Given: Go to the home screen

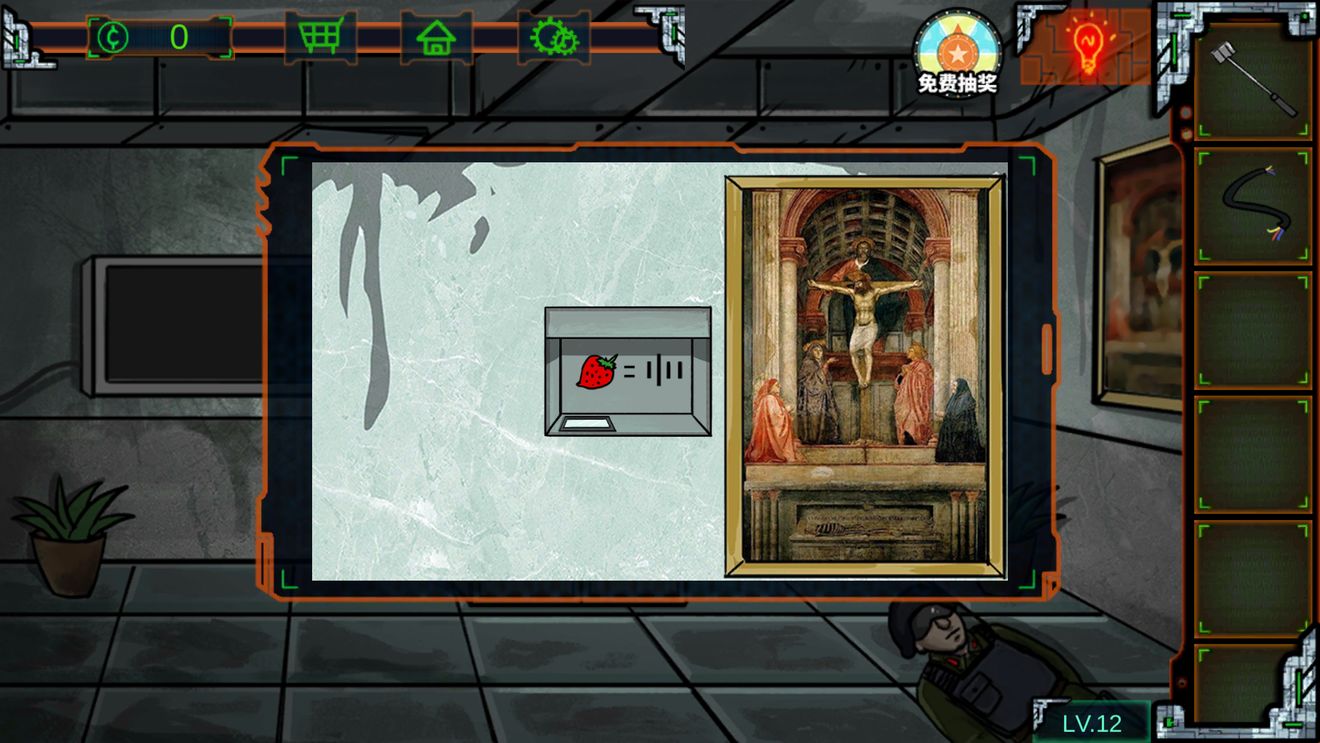Looking at the screenshot, I should click(437, 38).
